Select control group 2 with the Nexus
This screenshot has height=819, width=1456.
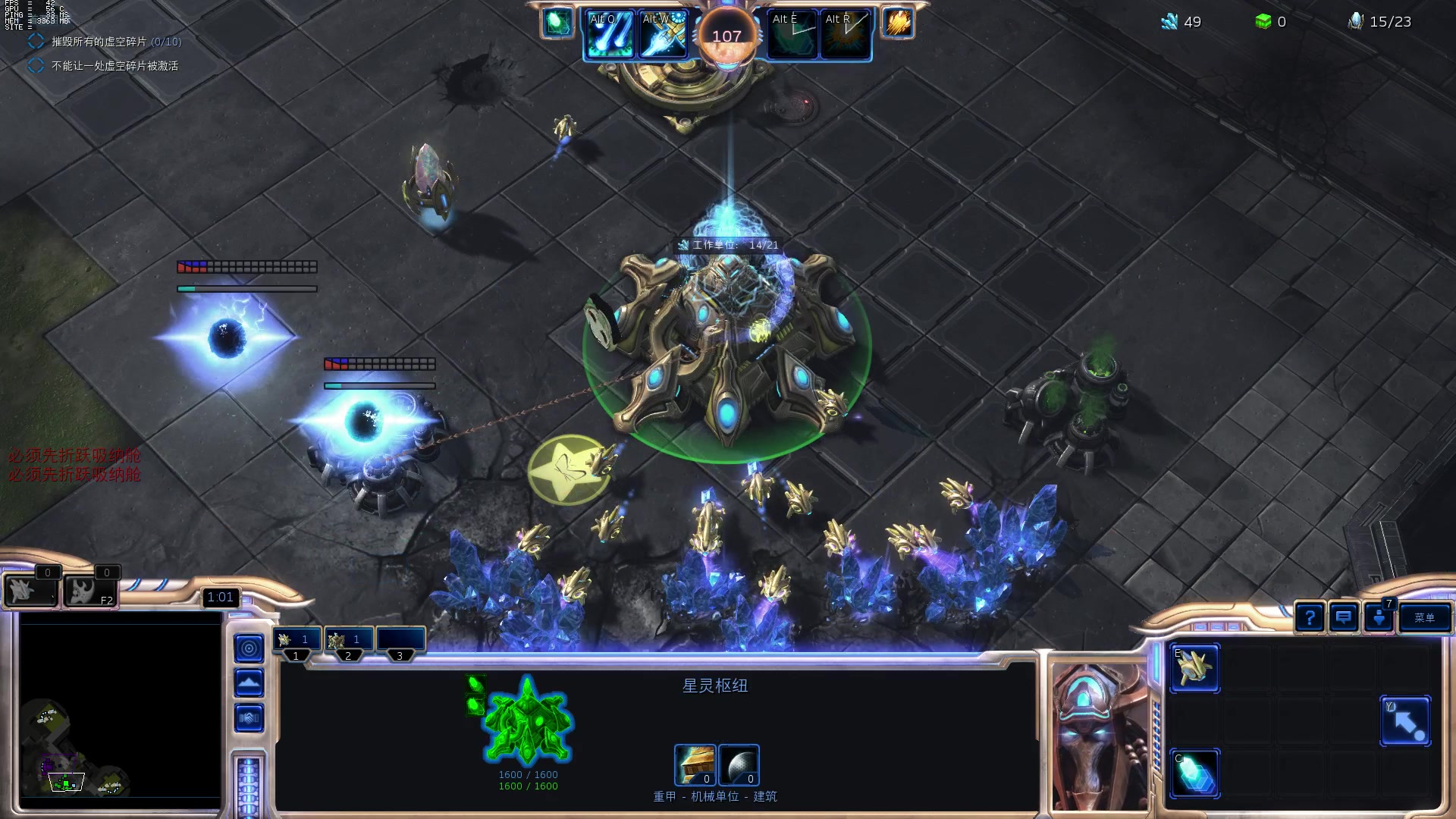click(x=347, y=641)
